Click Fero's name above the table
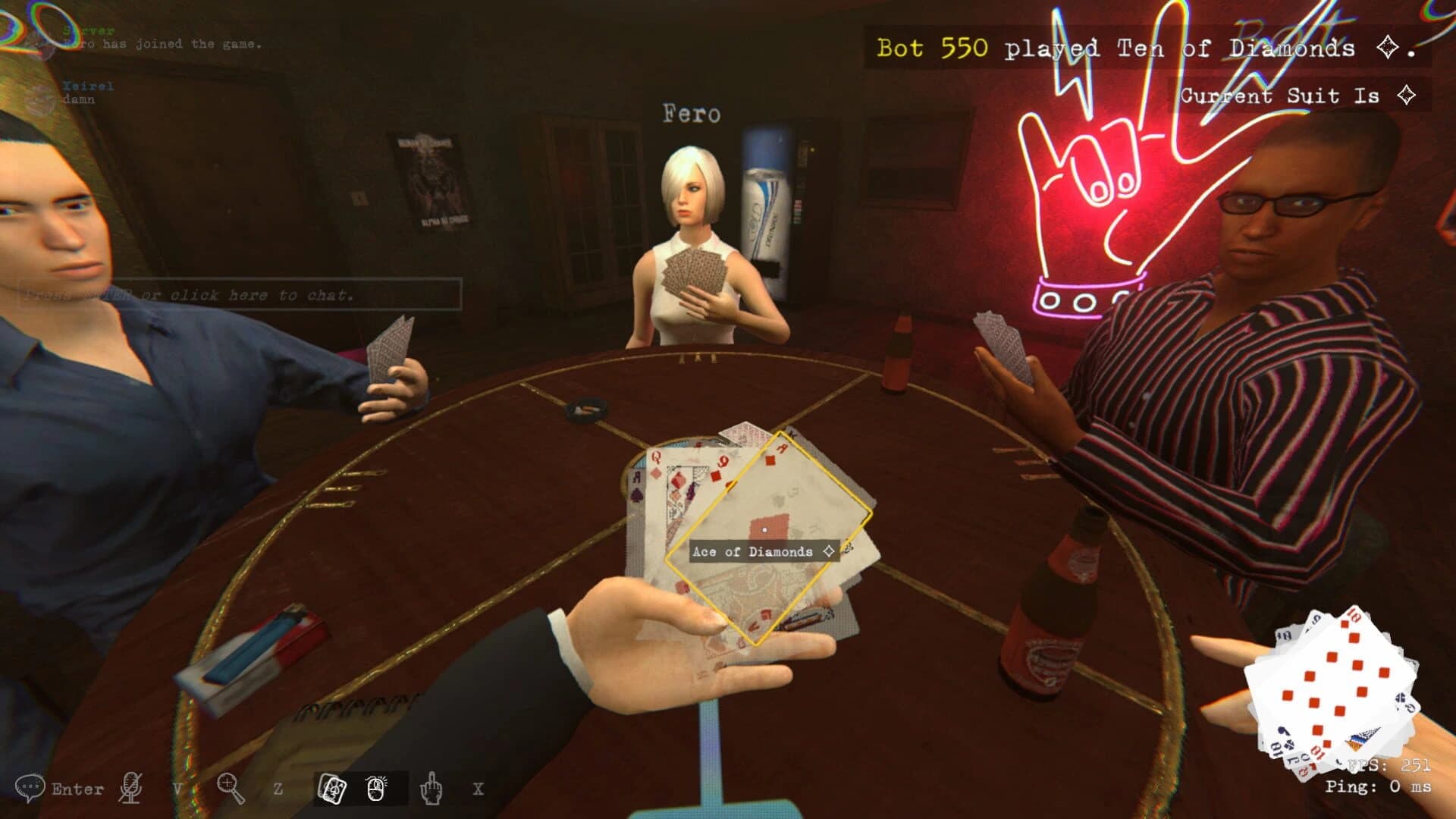Screen dimensions: 1456x819 pyautogui.click(x=691, y=114)
